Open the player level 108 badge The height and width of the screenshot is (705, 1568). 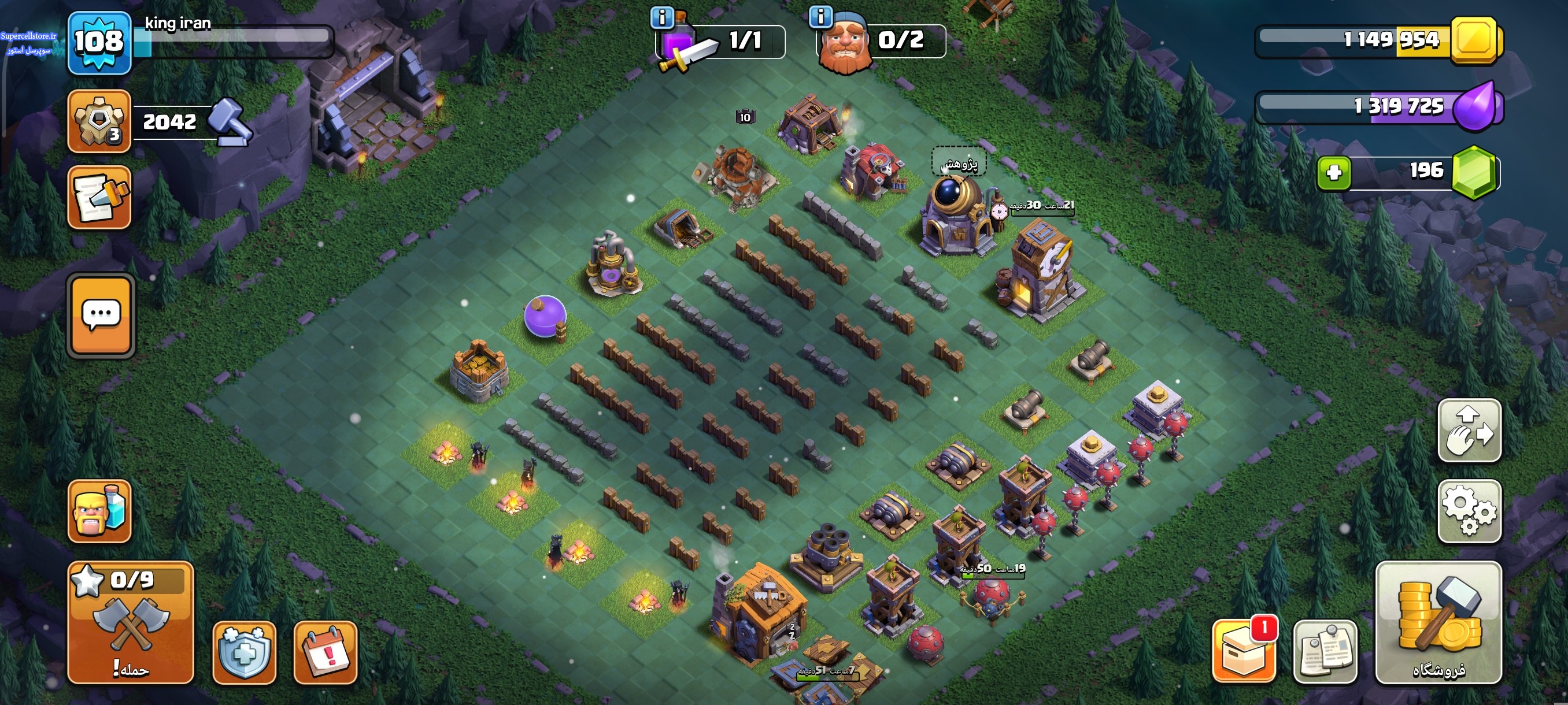[x=99, y=43]
